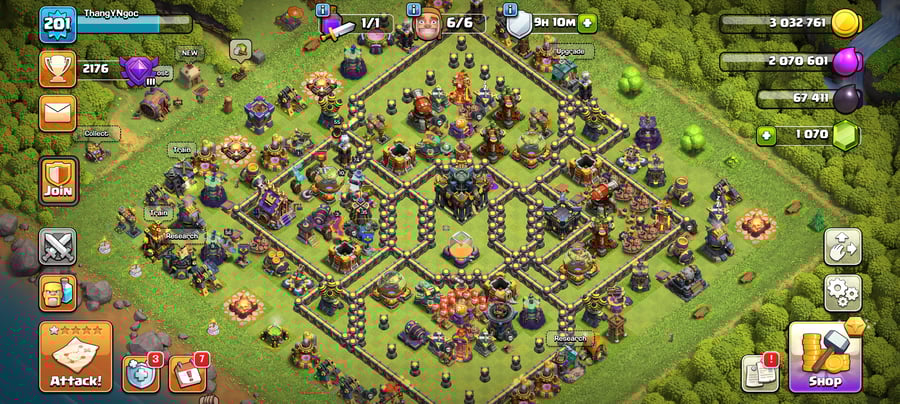Show info for the 6/6 builders
Viewport: 900px width, 404px height.
point(415,10)
